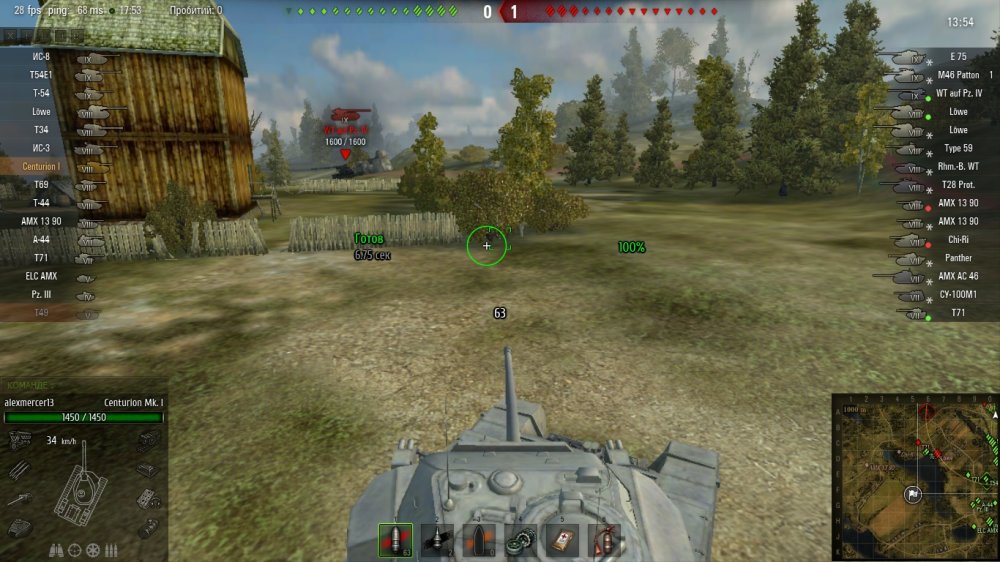Switch to the second shell type slot
The height and width of the screenshot is (562, 1000).
[437, 540]
